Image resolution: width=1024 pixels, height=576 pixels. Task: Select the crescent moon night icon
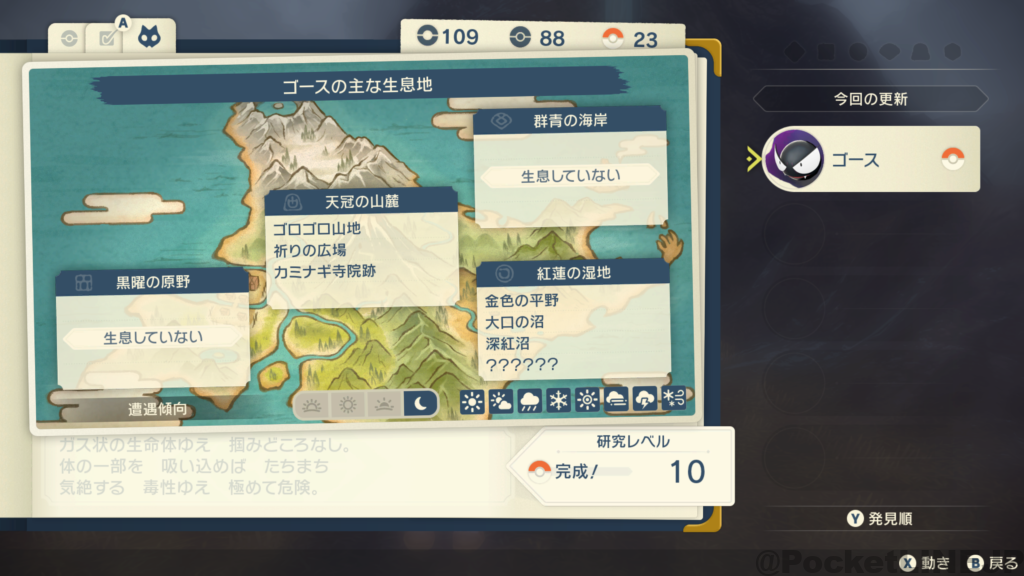[x=420, y=404]
